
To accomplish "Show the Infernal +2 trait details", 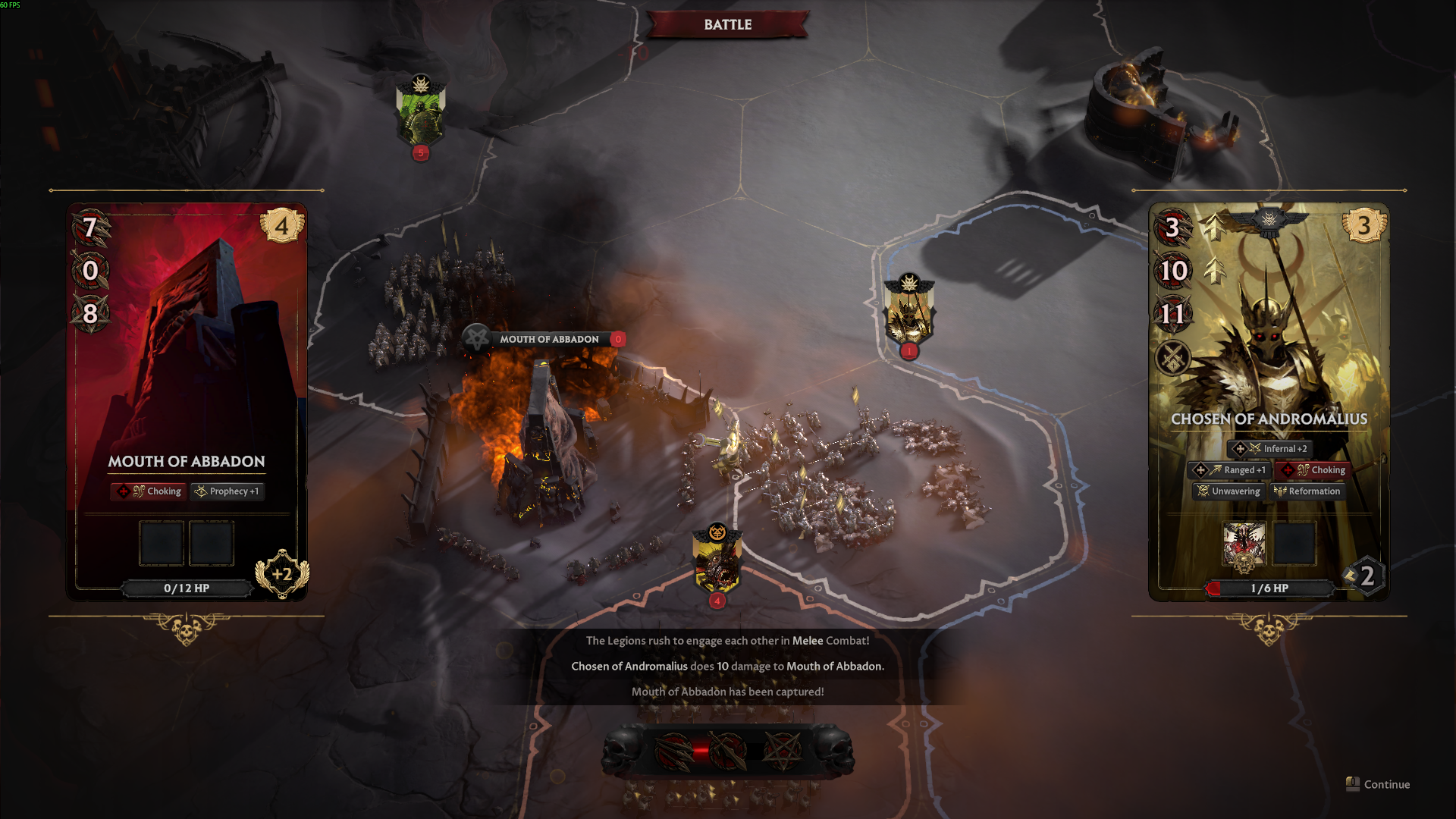I will pyautogui.click(x=1269, y=449).
